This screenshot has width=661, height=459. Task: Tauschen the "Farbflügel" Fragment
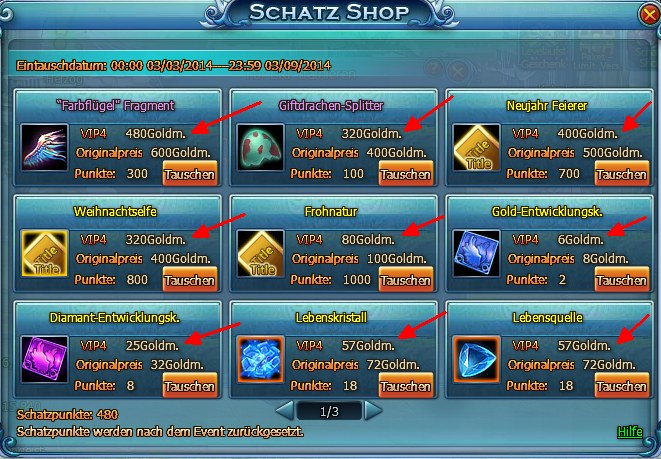(x=190, y=174)
